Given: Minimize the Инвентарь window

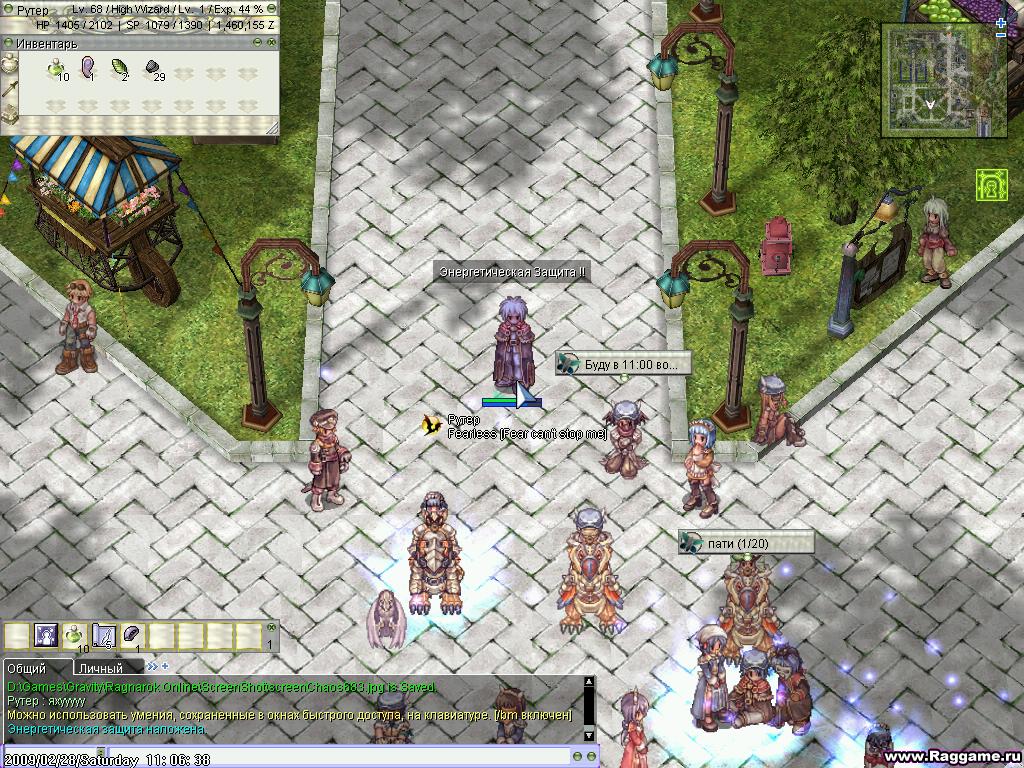Looking at the screenshot, I should [x=257, y=43].
